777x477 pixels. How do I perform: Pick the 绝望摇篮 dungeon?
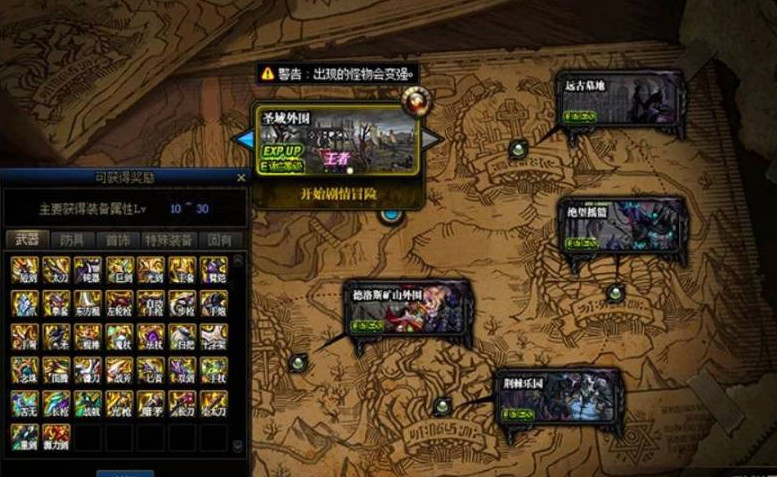point(621,227)
